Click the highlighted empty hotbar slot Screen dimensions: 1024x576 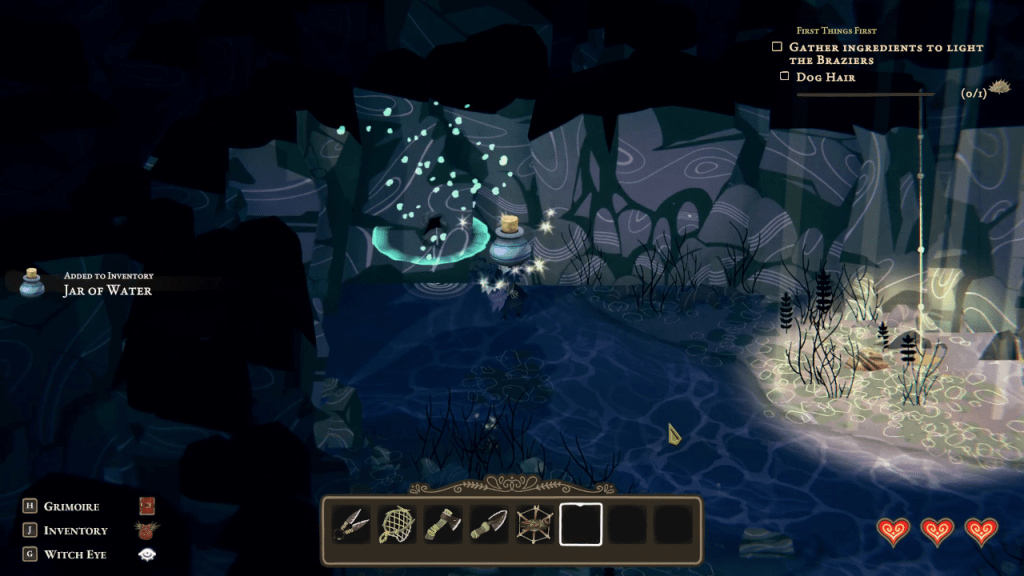click(x=580, y=524)
